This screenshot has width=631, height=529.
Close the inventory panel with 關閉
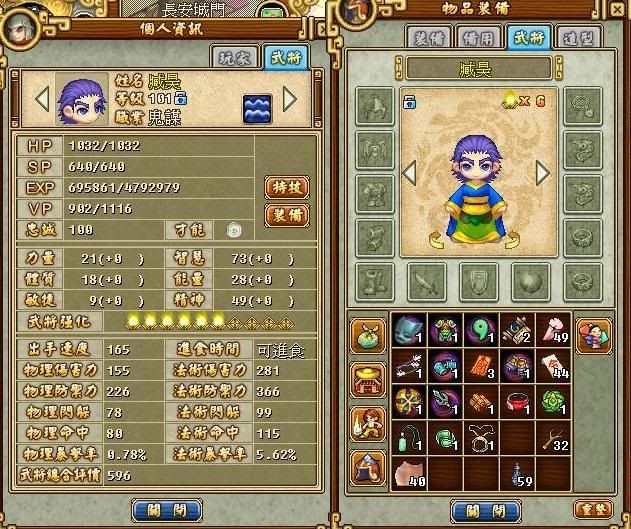tap(486, 510)
